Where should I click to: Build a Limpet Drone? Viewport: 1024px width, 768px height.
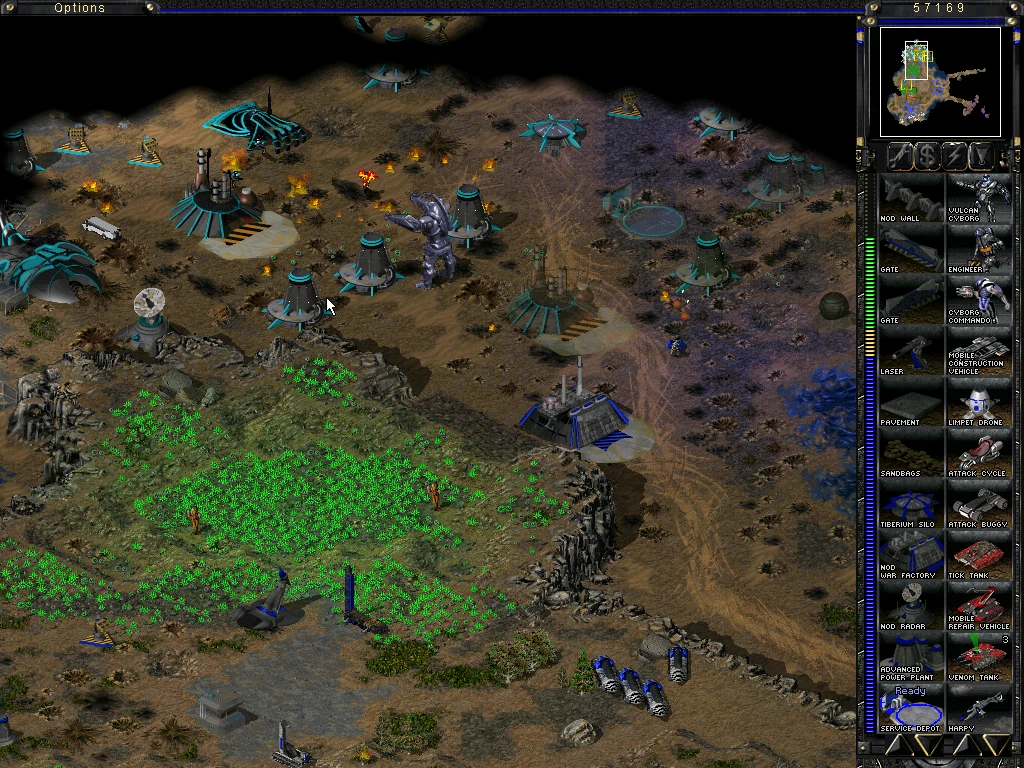point(979,402)
